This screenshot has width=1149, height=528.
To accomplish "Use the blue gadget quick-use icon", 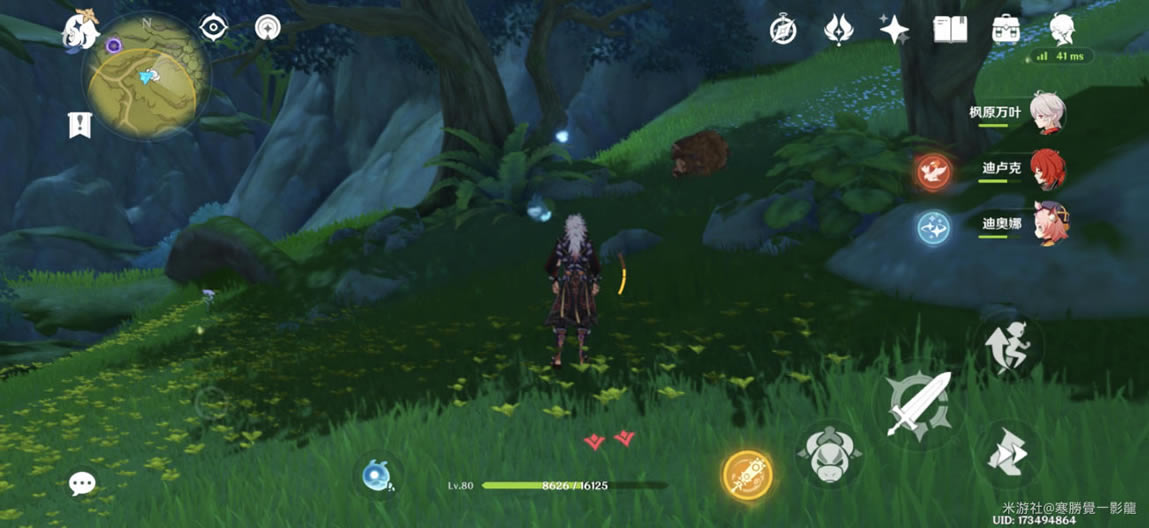I will pyautogui.click(x=377, y=476).
